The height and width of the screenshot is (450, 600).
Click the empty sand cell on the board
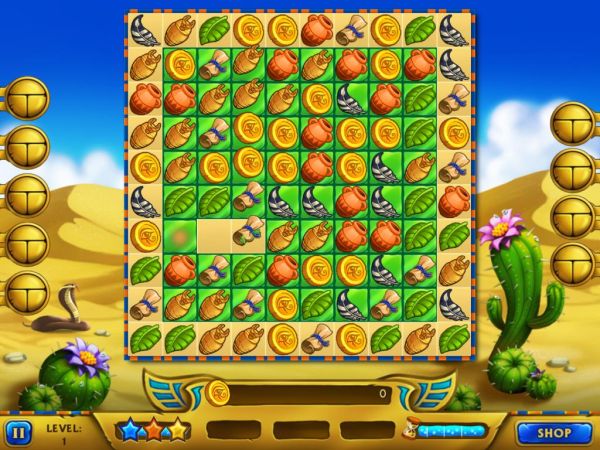pos(213,236)
